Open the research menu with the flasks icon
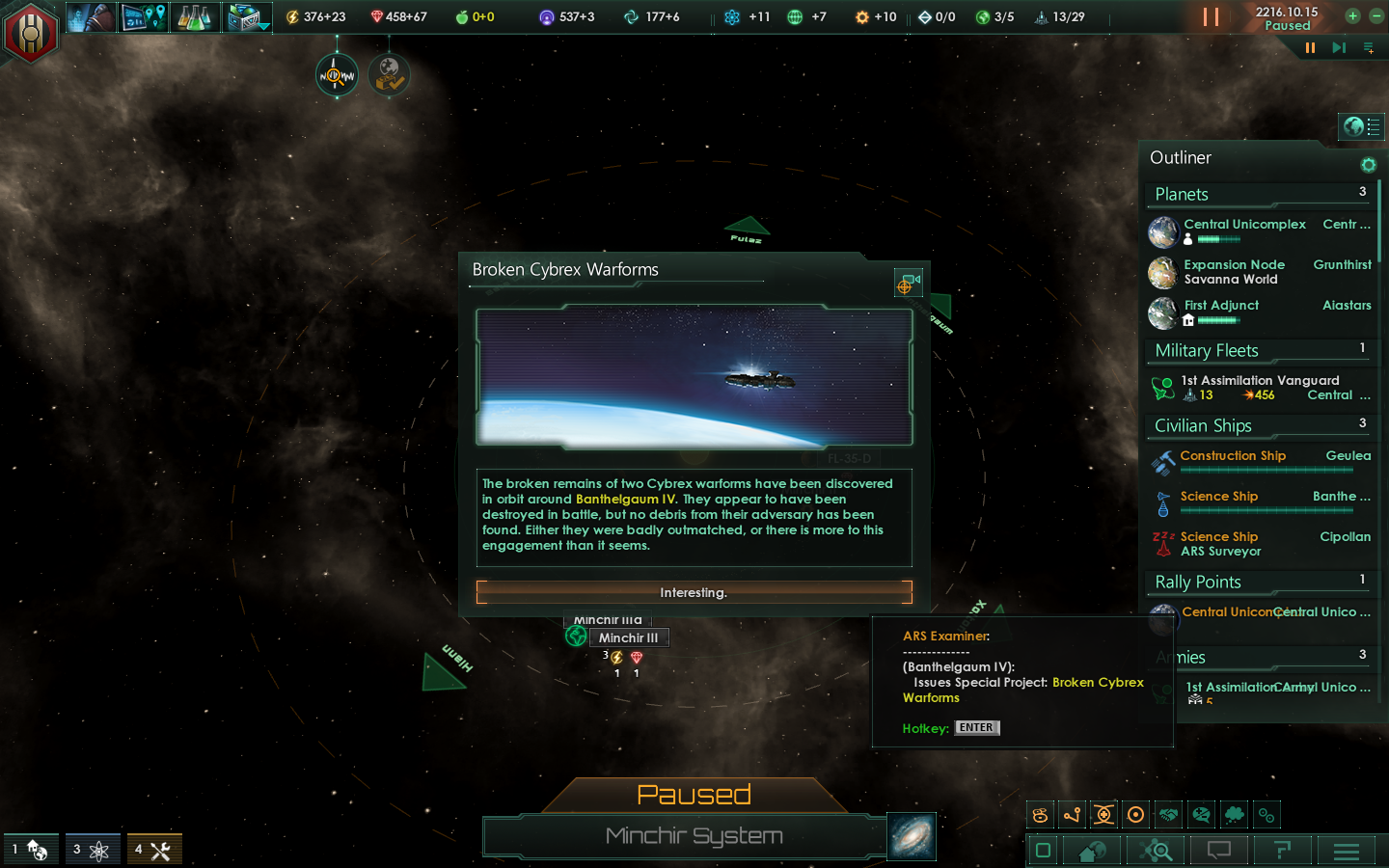 pyautogui.click(x=196, y=16)
